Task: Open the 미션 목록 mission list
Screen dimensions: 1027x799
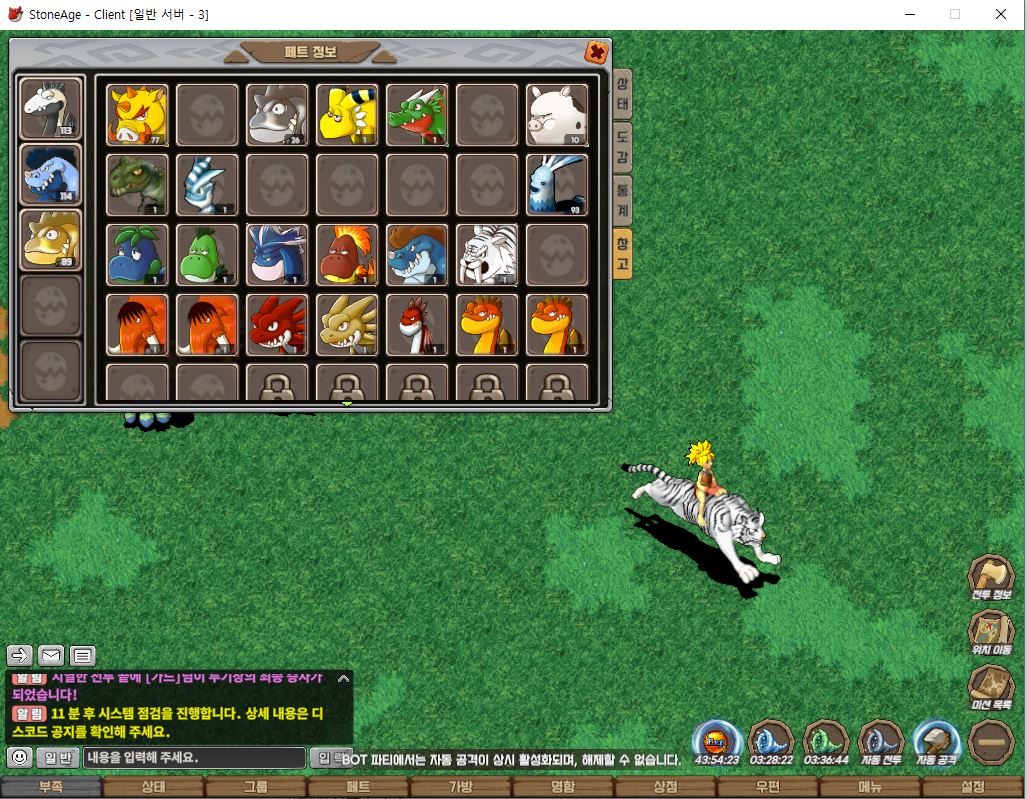Action: pos(990,689)
